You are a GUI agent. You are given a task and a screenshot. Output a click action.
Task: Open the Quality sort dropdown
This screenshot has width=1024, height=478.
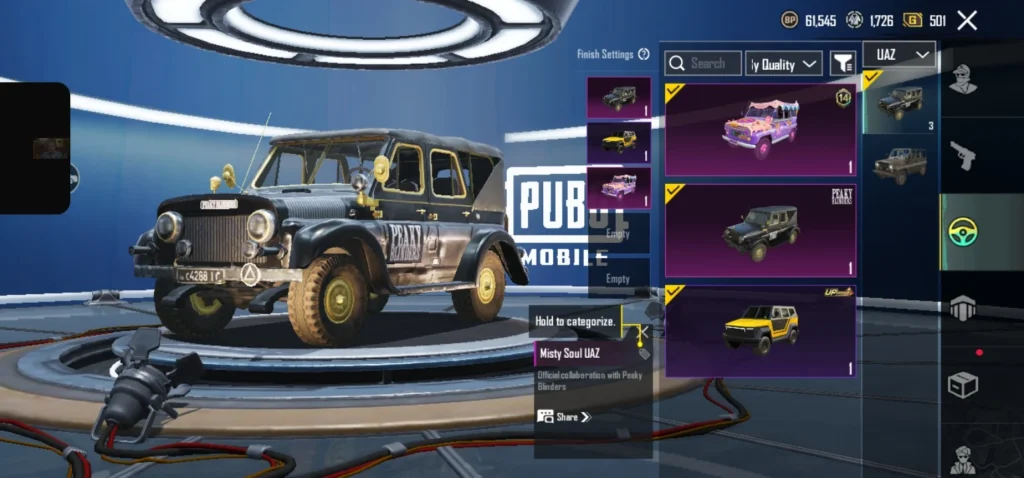784,64
